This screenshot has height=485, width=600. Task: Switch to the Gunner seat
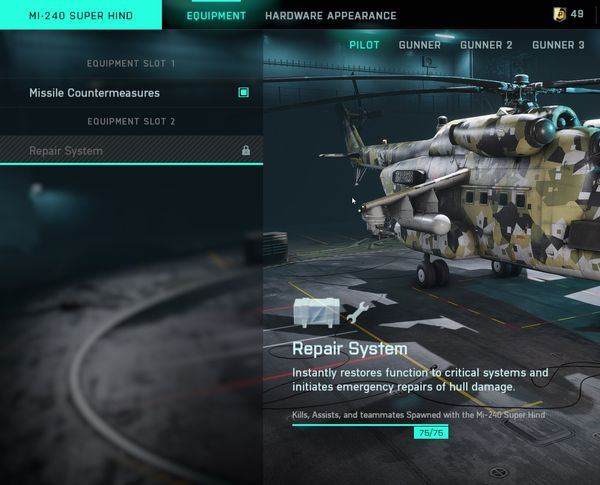coord(419,45)
